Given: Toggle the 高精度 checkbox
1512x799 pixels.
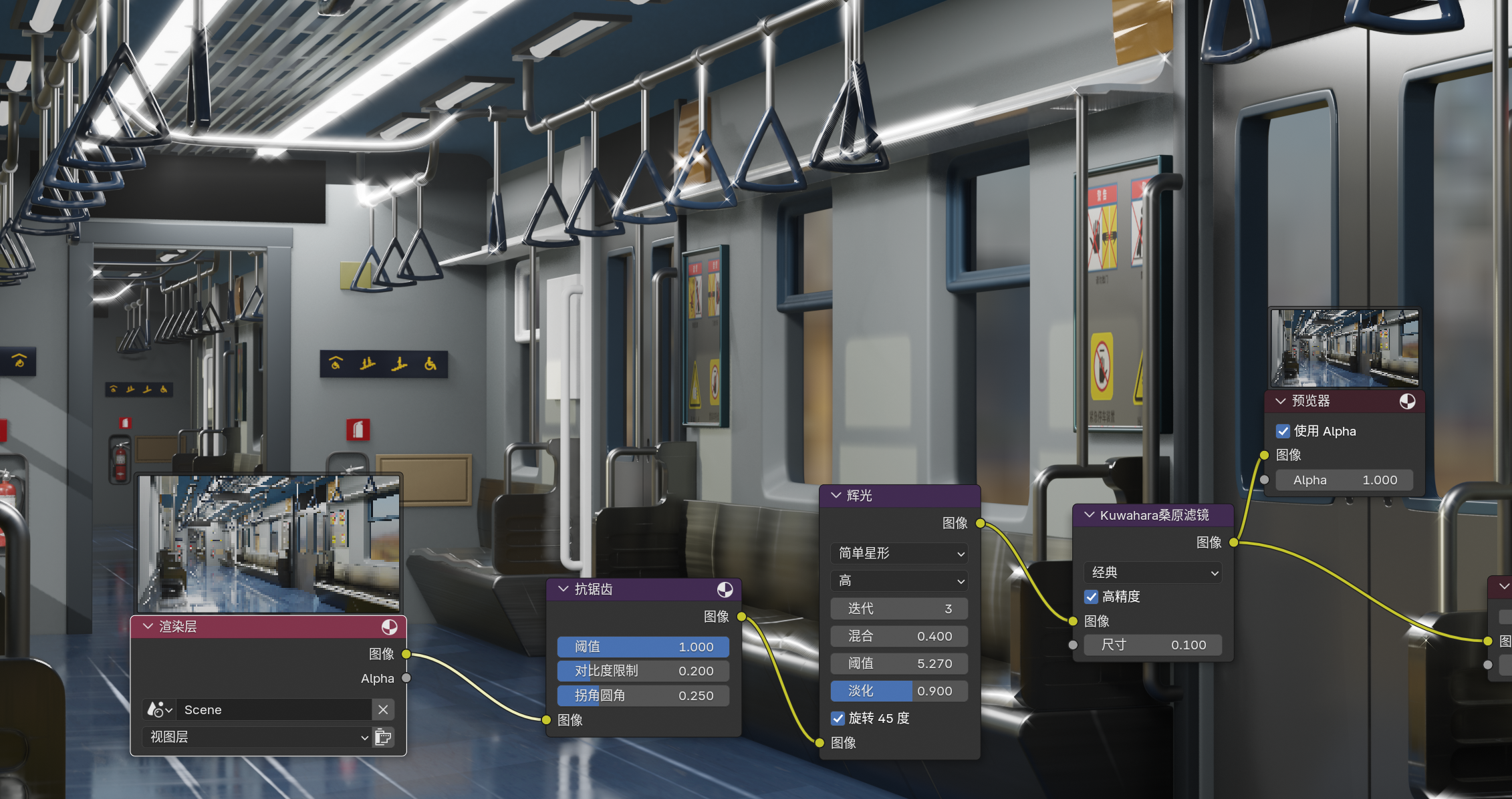Looking at the screenshot, I should point(1091,597).
